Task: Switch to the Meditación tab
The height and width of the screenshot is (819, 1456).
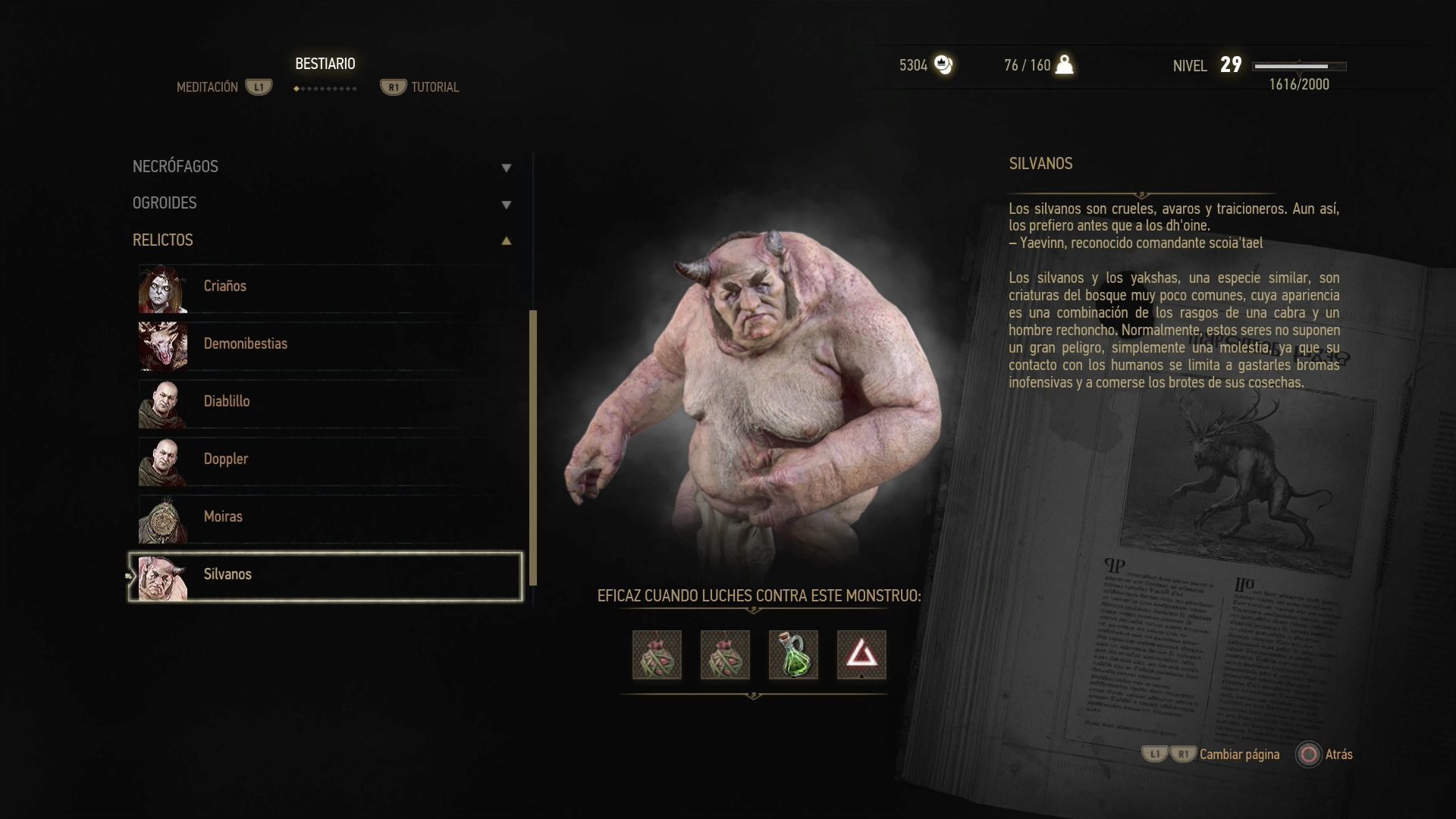Action: pos(207,88)
